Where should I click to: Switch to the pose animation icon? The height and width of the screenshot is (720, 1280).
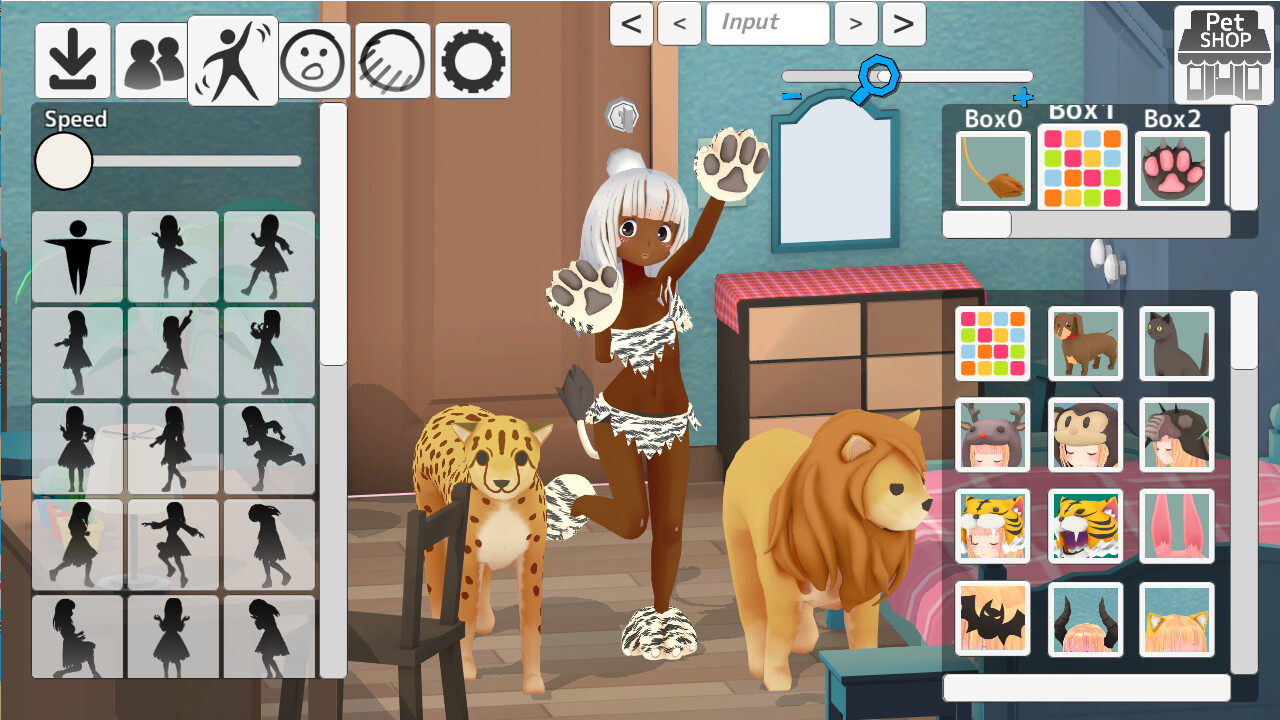pos(235,60)
